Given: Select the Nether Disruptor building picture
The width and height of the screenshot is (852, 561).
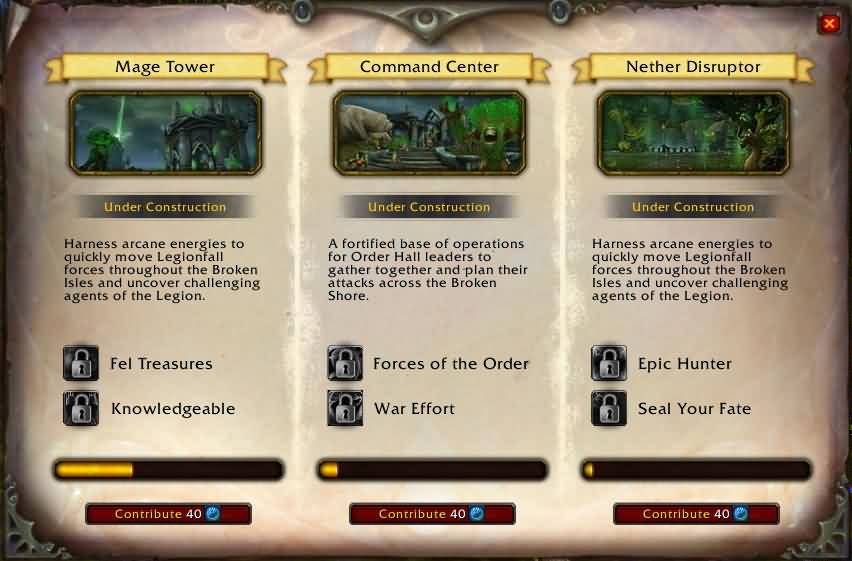Looking at the screenshot, I should [x=693, y=132].
